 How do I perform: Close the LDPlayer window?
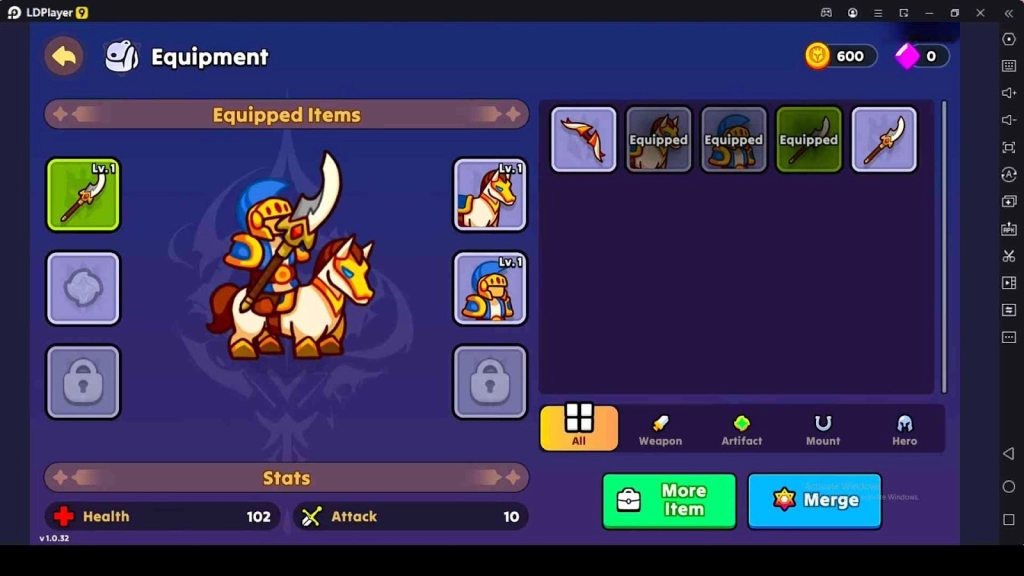(x=981, y=12)
